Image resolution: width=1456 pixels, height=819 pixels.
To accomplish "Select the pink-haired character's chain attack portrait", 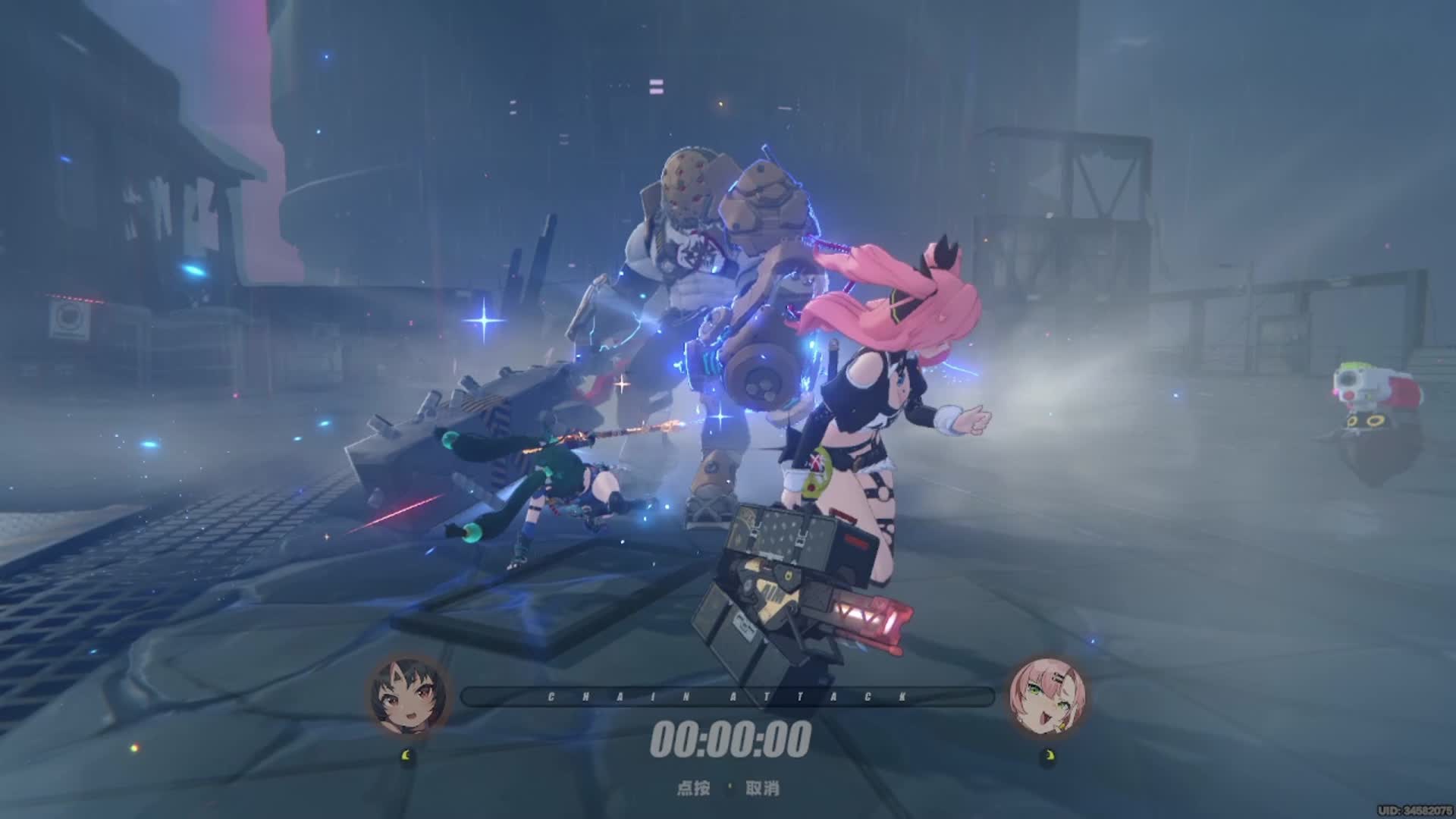I will [x=1047, y=696].
